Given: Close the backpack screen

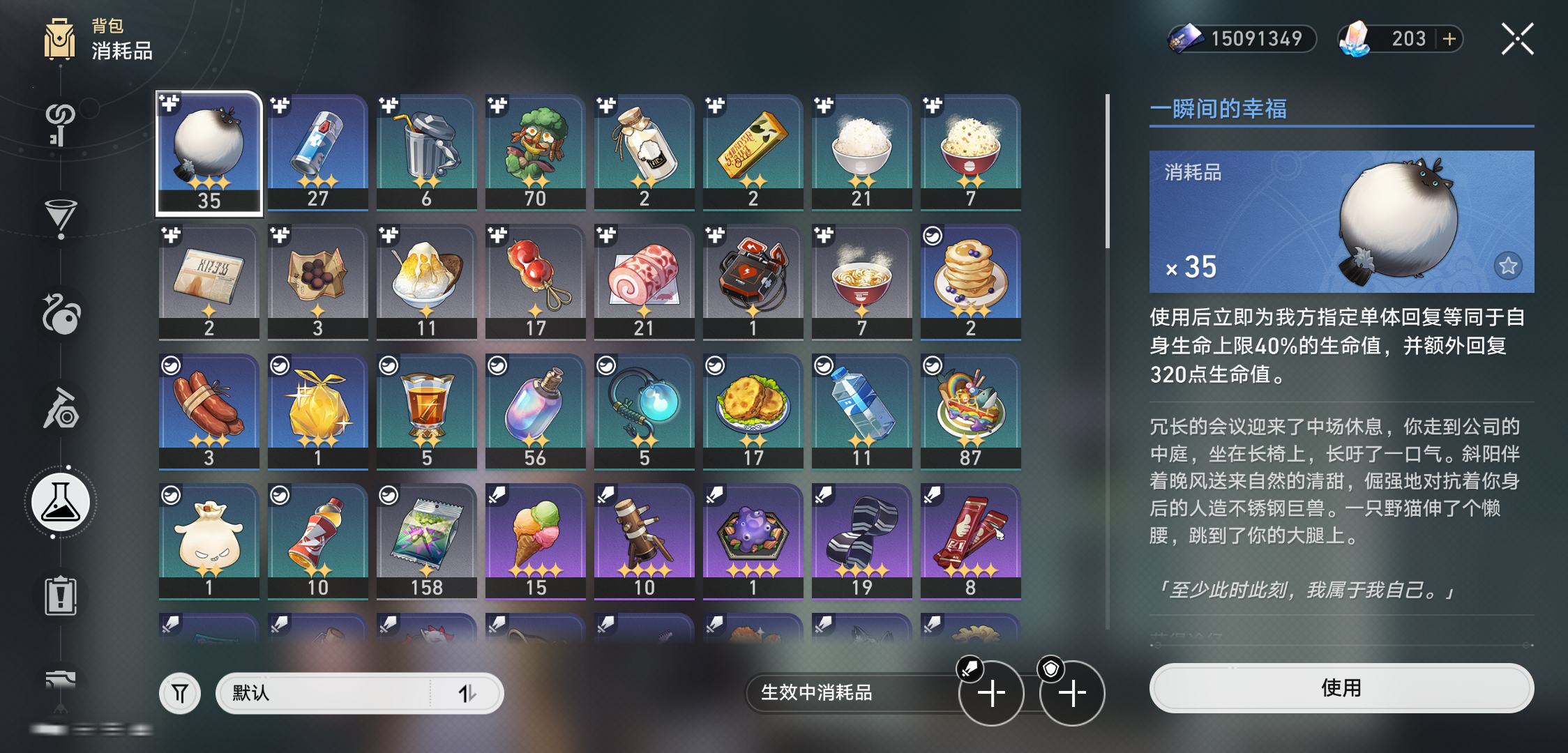Looking at the screenshot, I should click(1517, 39).
